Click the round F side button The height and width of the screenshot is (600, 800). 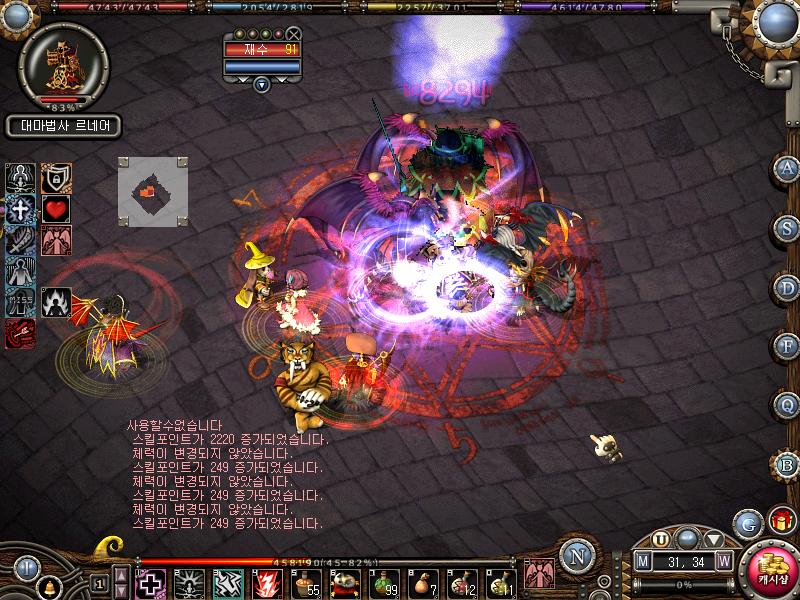coord(788,347)
